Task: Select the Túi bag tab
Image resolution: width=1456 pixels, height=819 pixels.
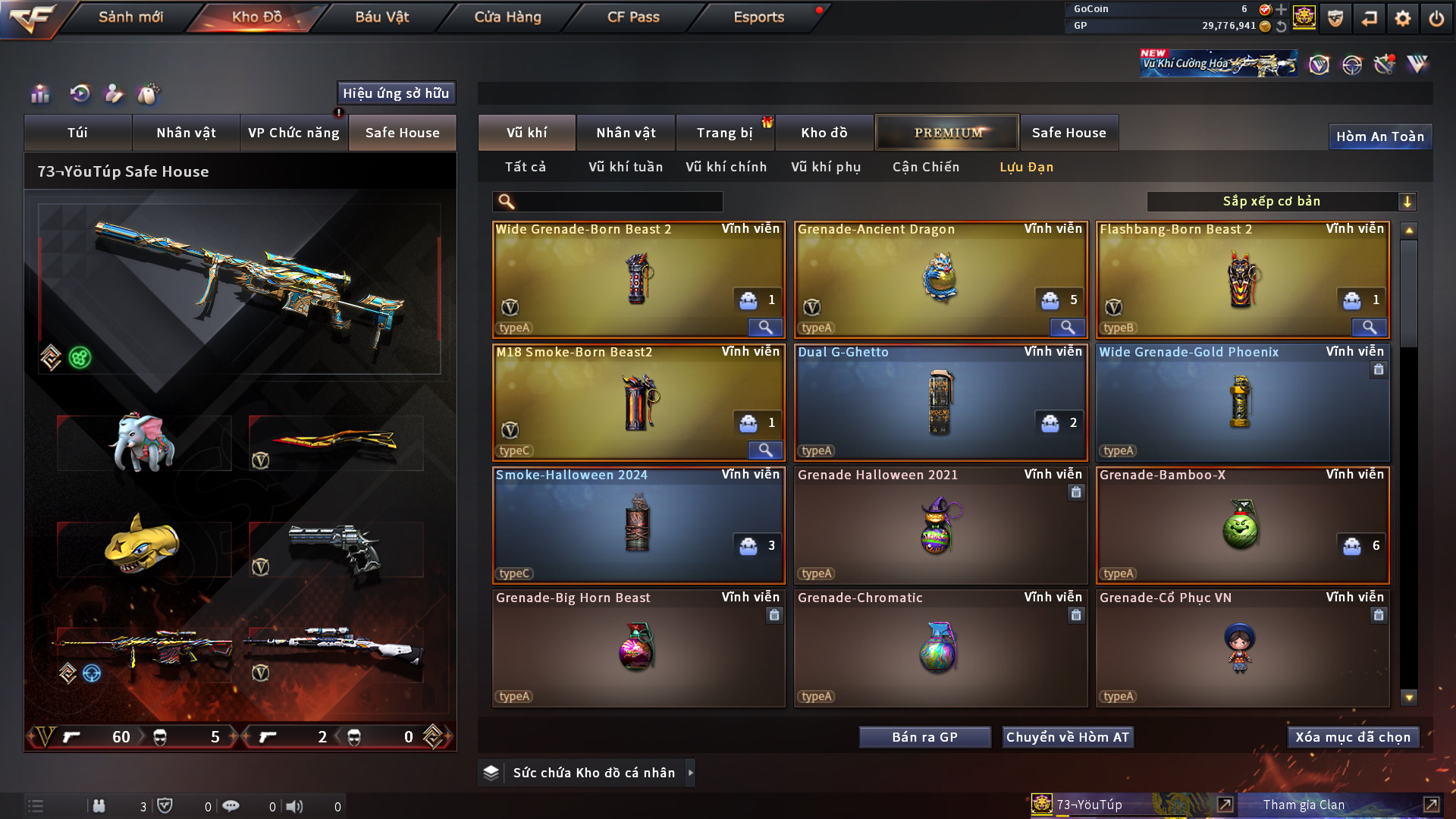Action: [x=77, y=133]
